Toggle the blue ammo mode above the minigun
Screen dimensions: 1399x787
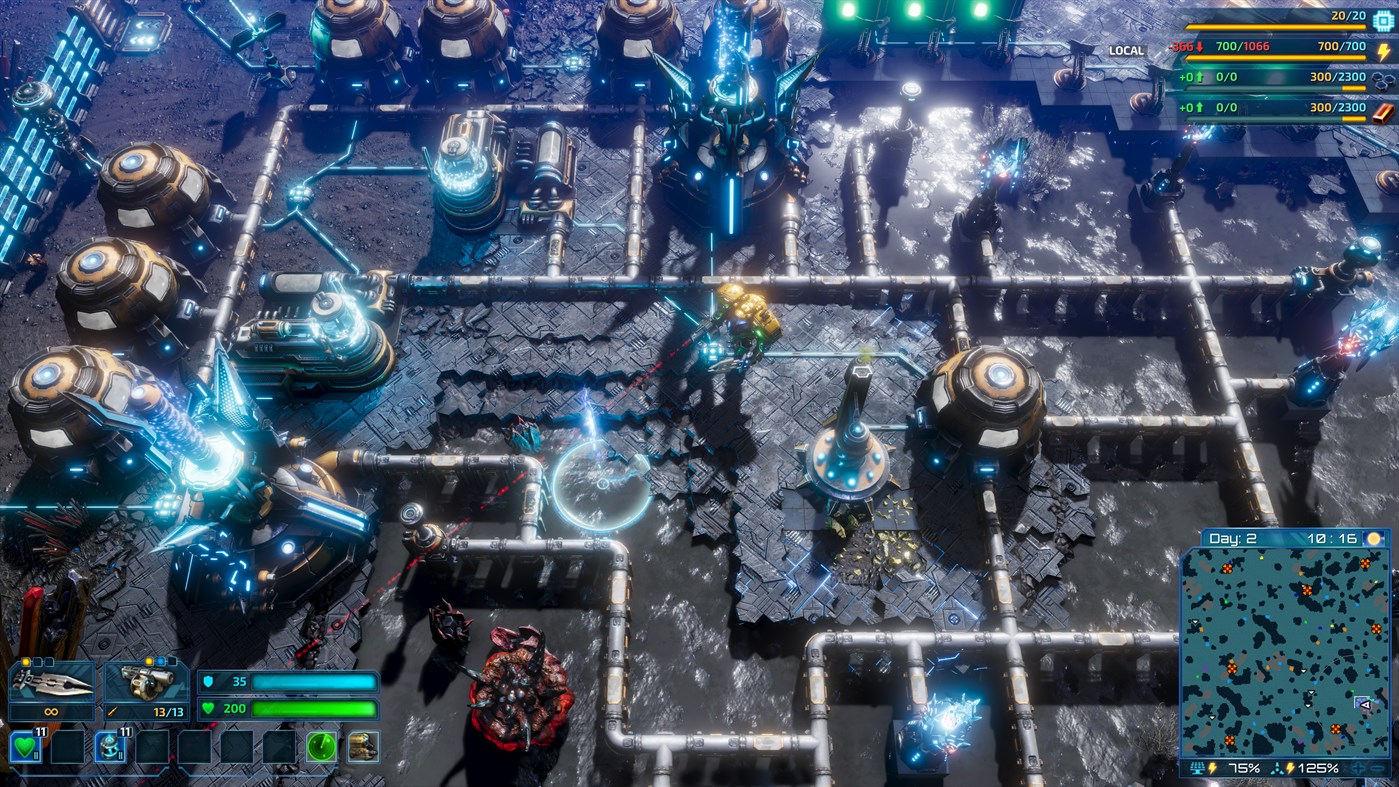160,660
